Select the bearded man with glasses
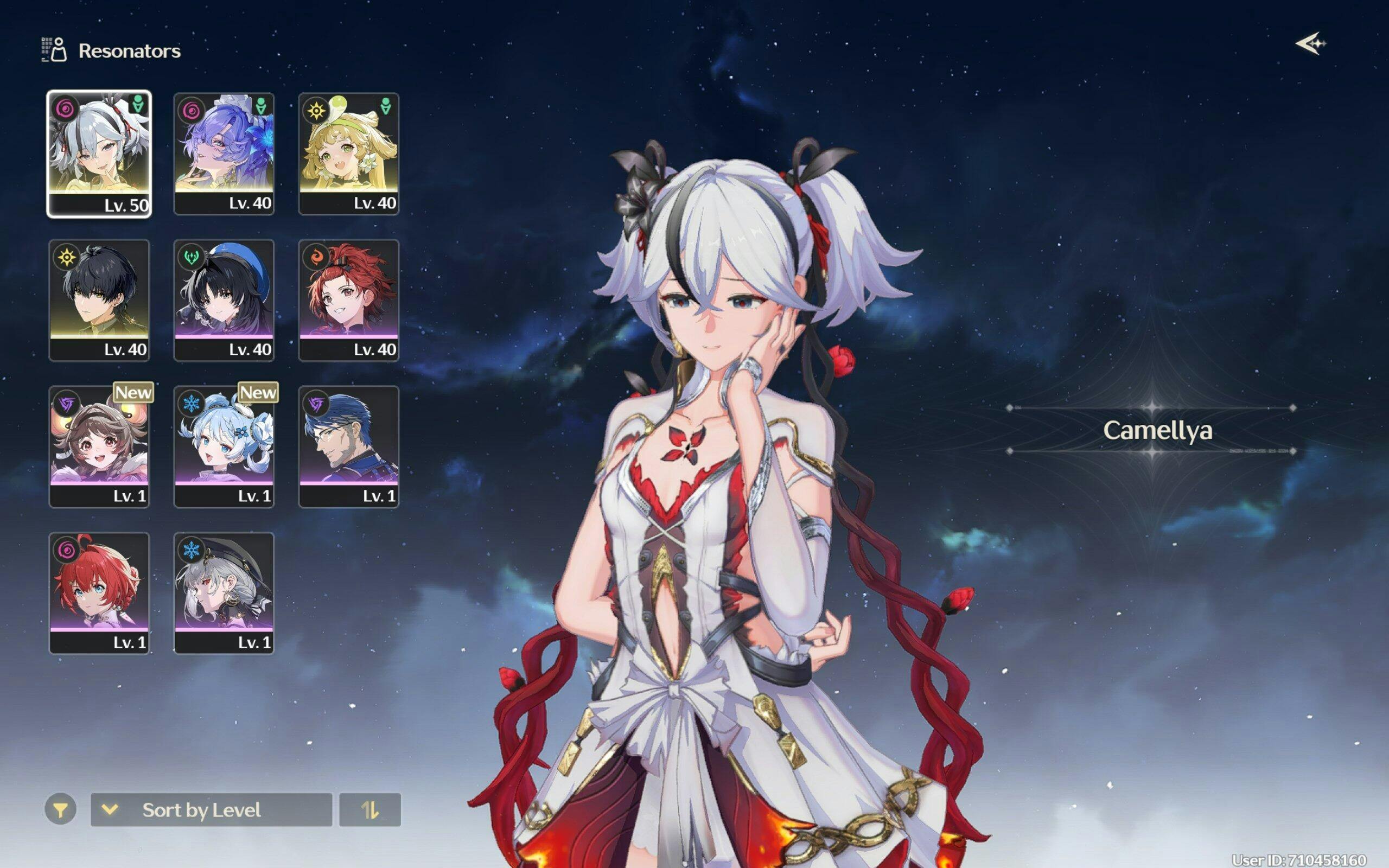 [348, 446]
